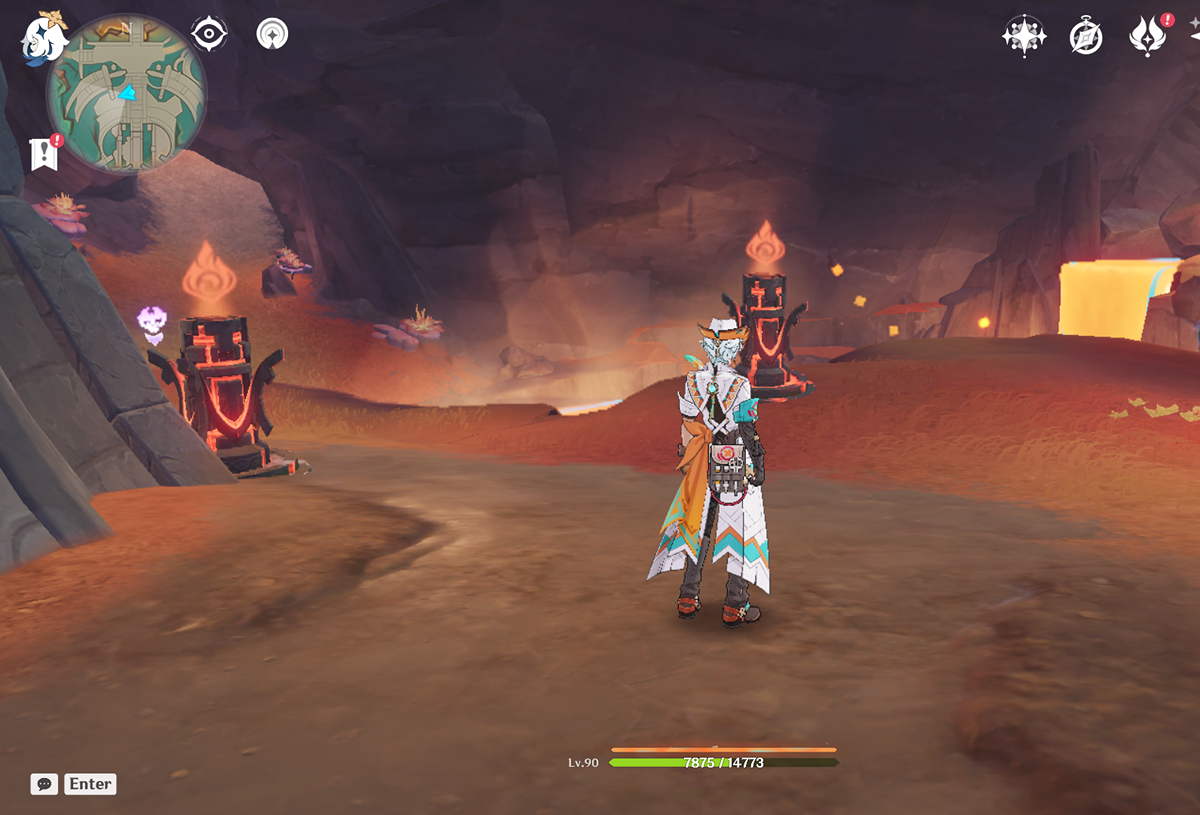Open the chat speech bubble
The width and height of the screenshot is (1200, 815).
[44, 784]
